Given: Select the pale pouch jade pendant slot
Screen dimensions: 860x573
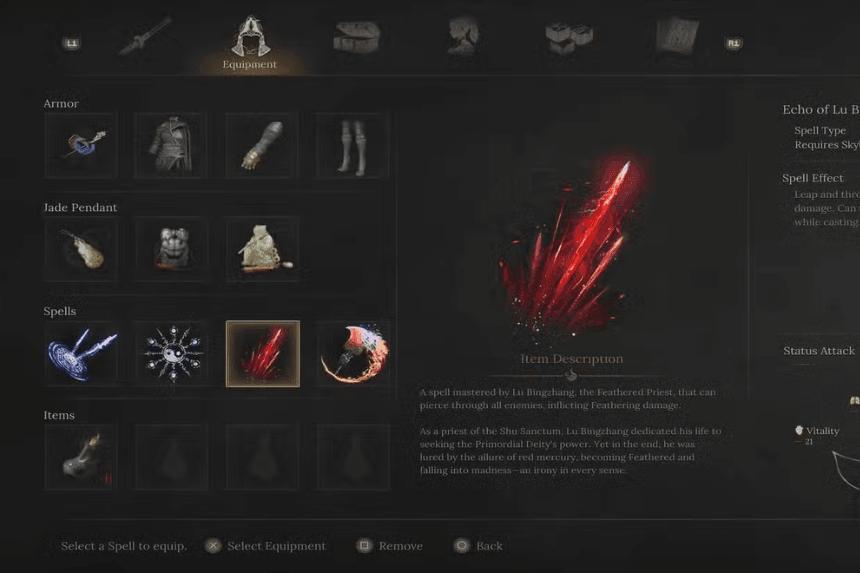Looking at the screenshot, I should pos(262,250).
